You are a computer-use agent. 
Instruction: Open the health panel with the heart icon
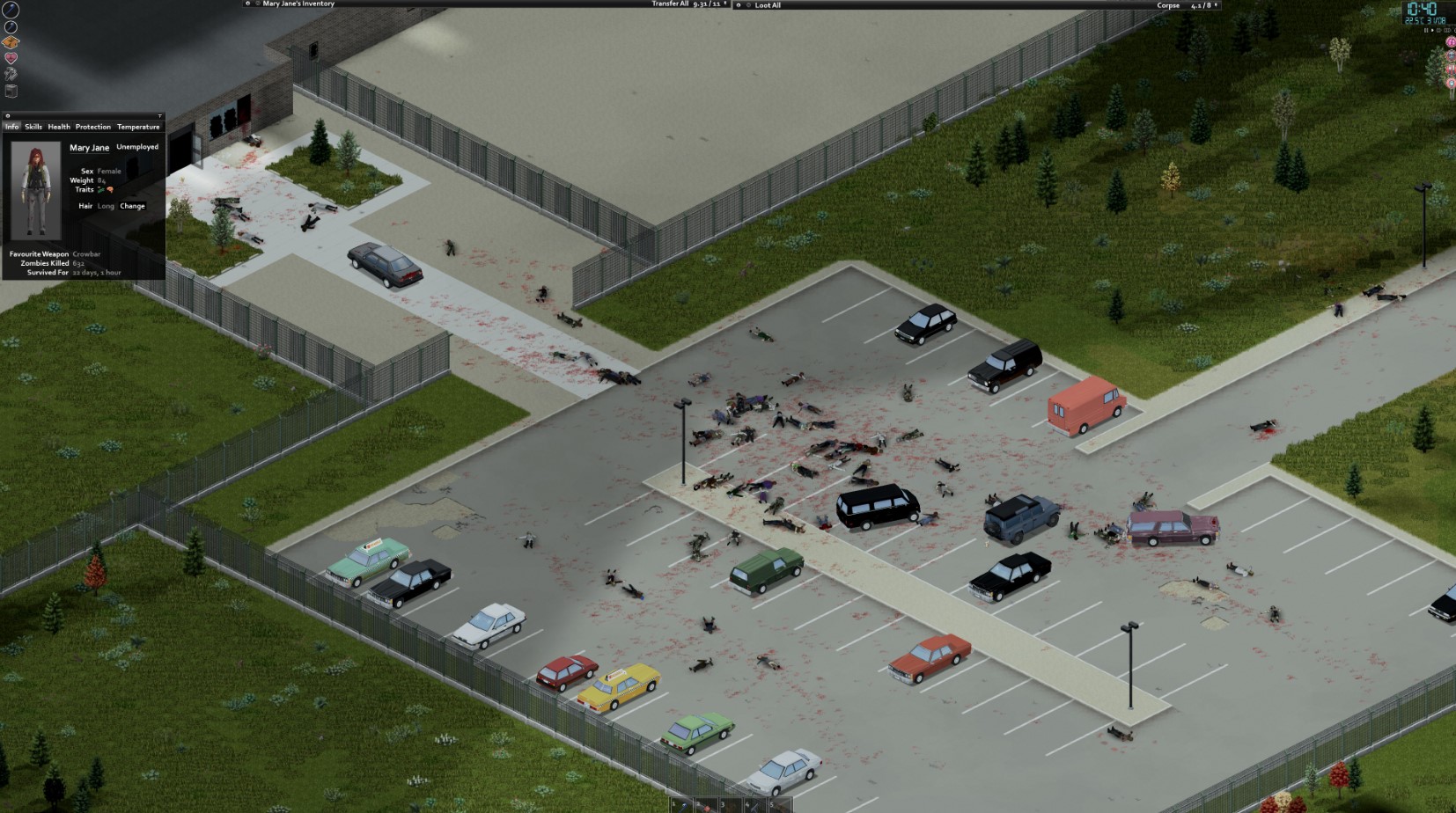pos(10,56)
